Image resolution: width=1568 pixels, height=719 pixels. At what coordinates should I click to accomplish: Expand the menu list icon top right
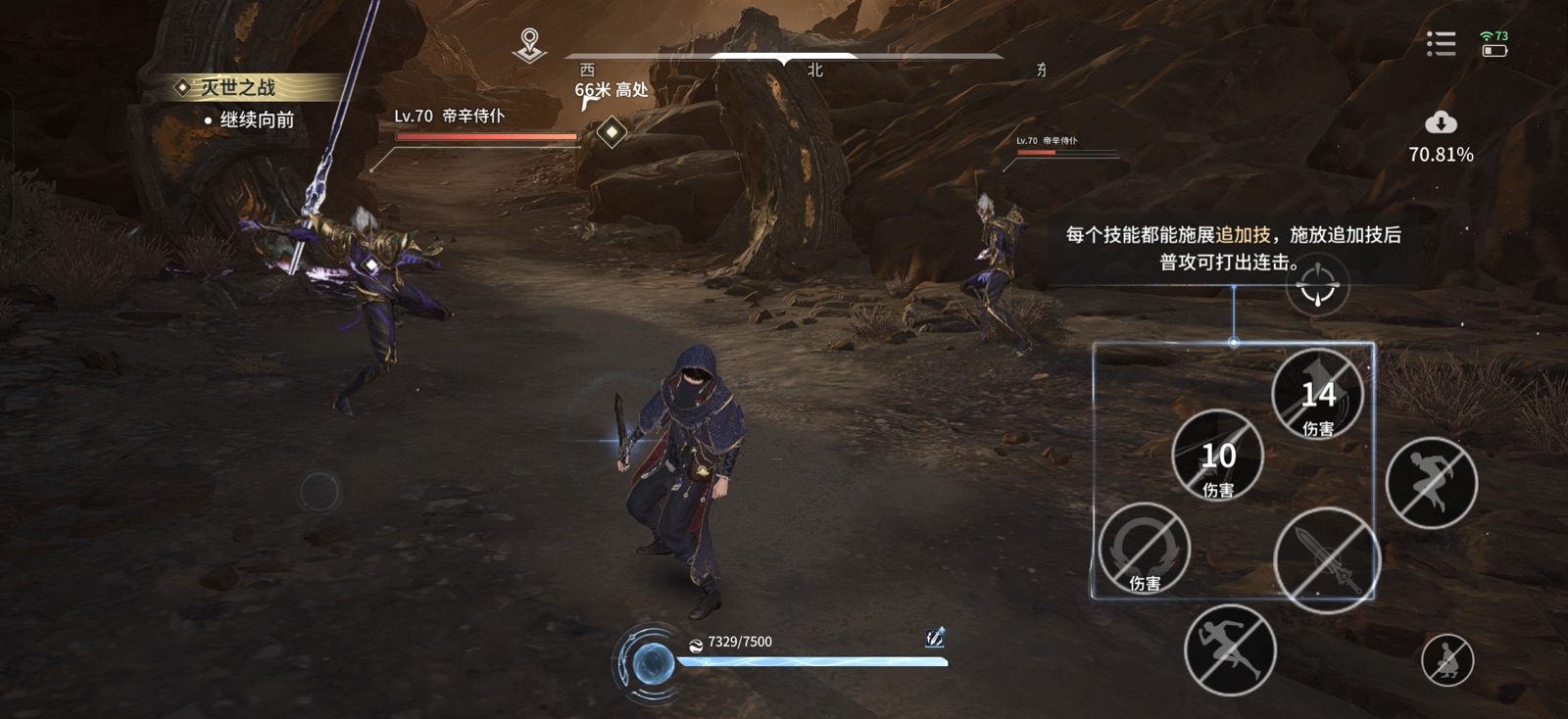pyautogui.click(x=1440, y=44)
